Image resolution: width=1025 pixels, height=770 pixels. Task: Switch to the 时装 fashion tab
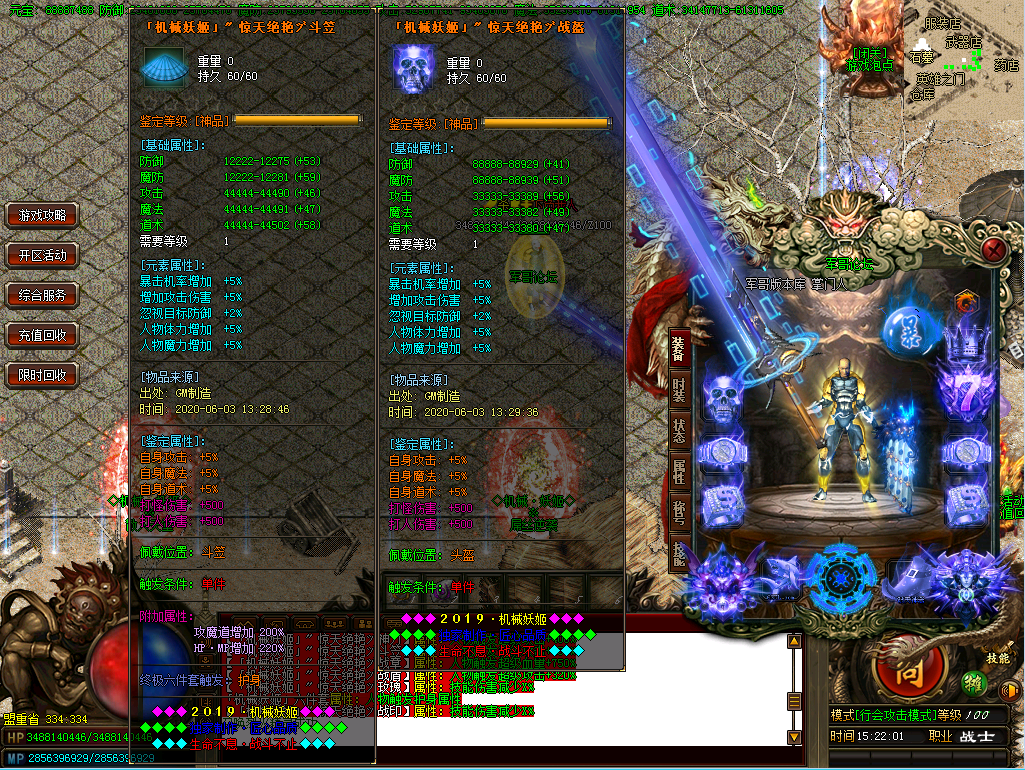[679, 391]
